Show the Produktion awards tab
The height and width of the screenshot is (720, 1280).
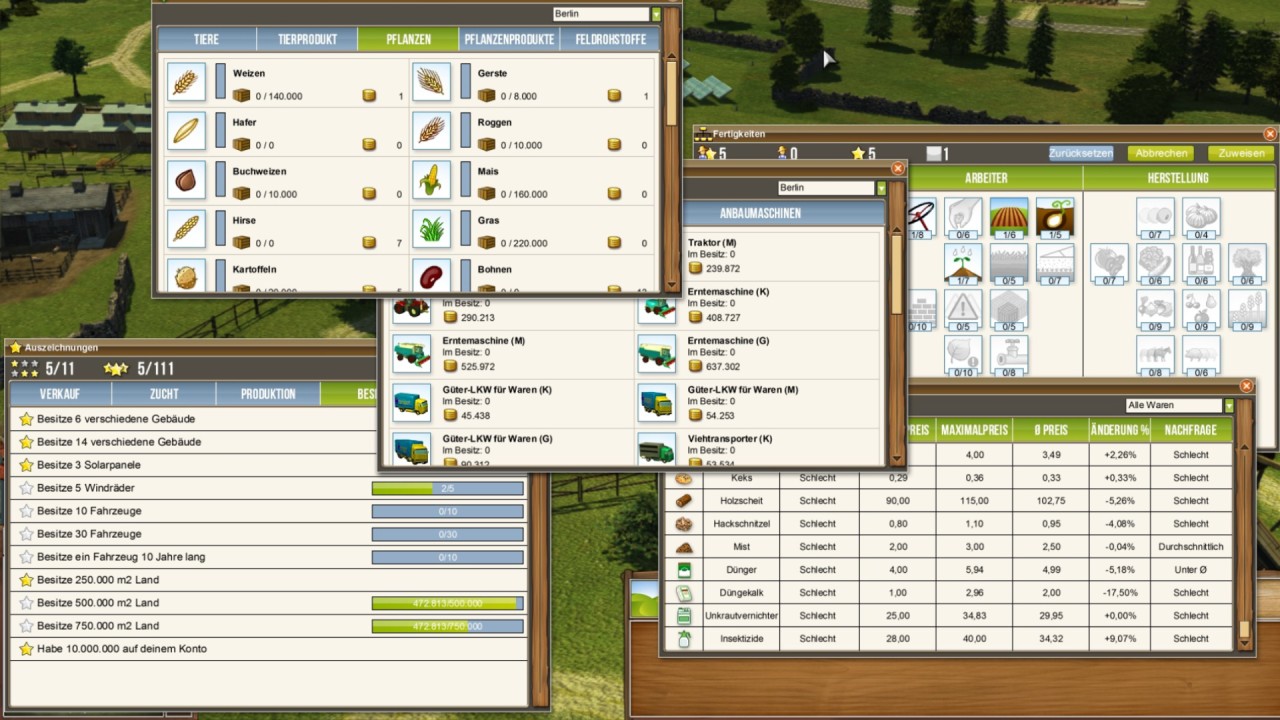[x=268, y=394]
